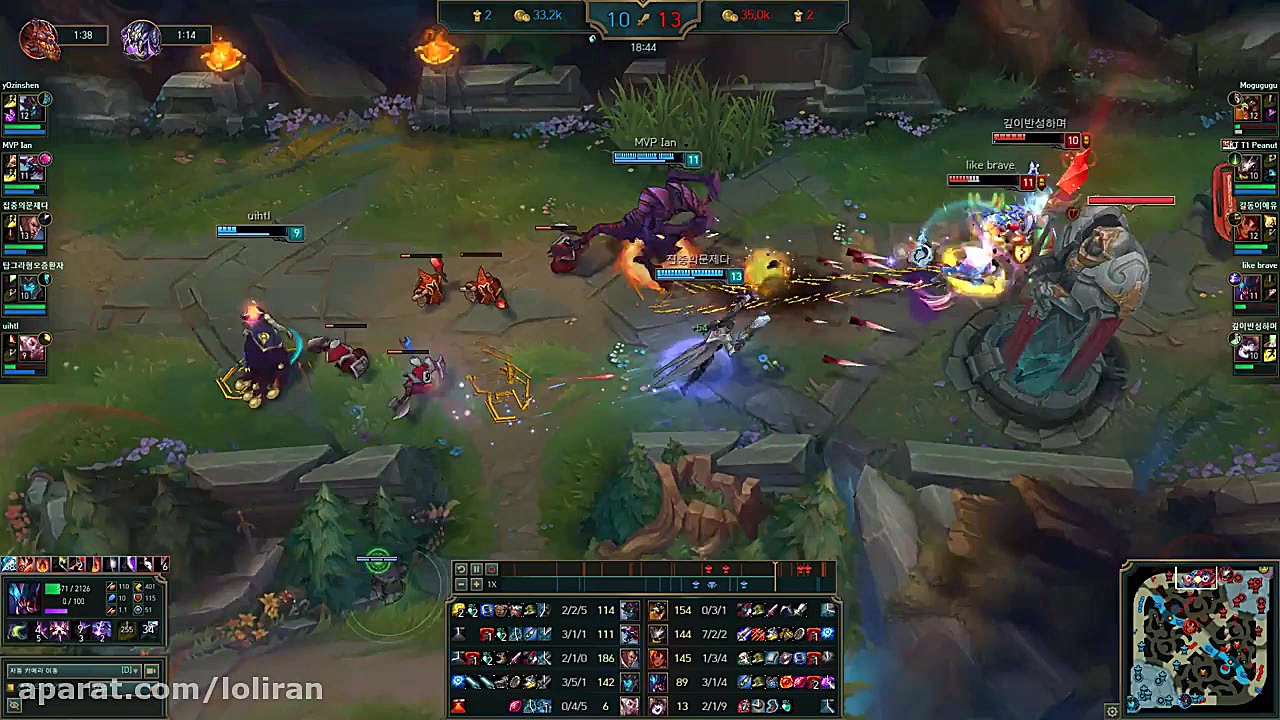Click Kha'Zix's portrait in the bottom-left HUD
The width and height of the screenshot is (1280, 720).
pyautogui.click(x=24, y=598)
